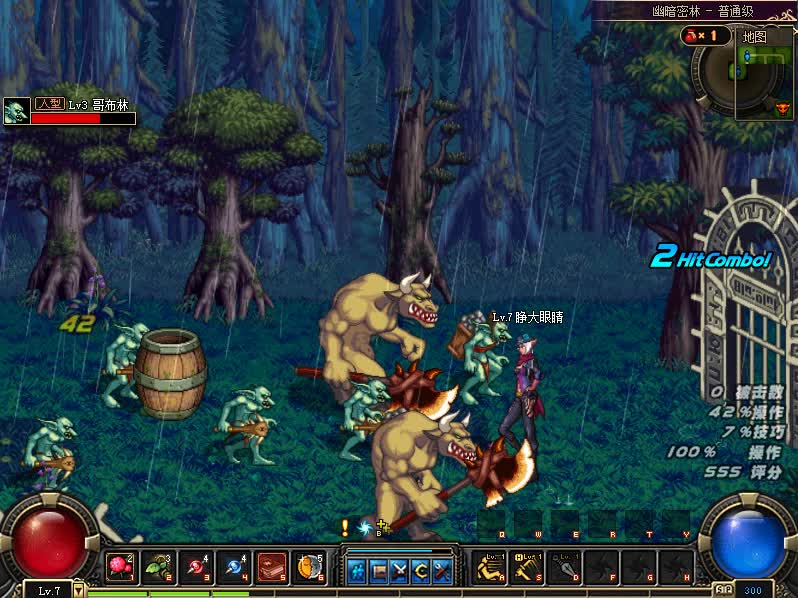Click the red boss room marker on minimap
This screenshot has width=798, height=598.
click(x=782, y=108)
